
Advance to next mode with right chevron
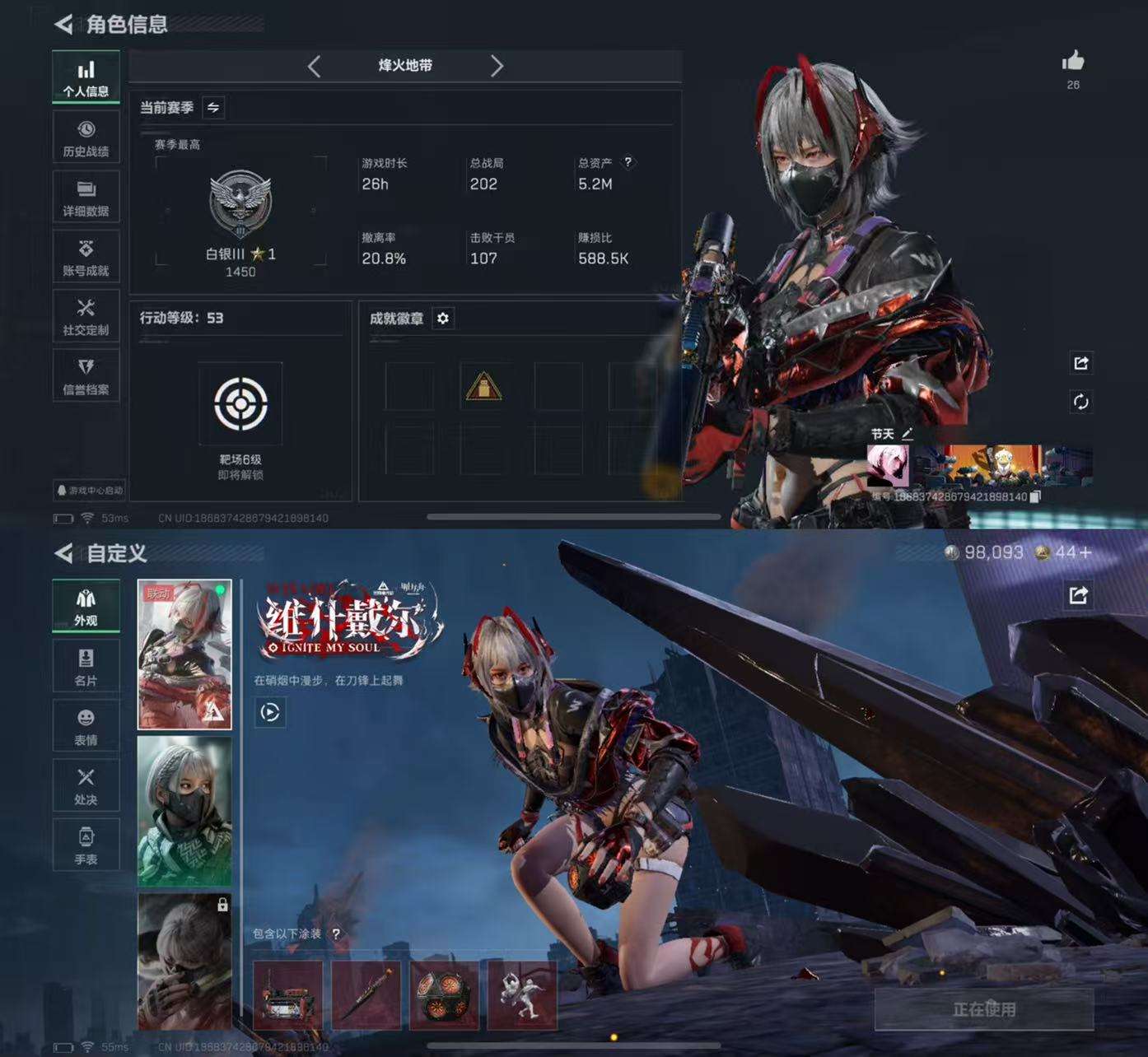[497, 67]
